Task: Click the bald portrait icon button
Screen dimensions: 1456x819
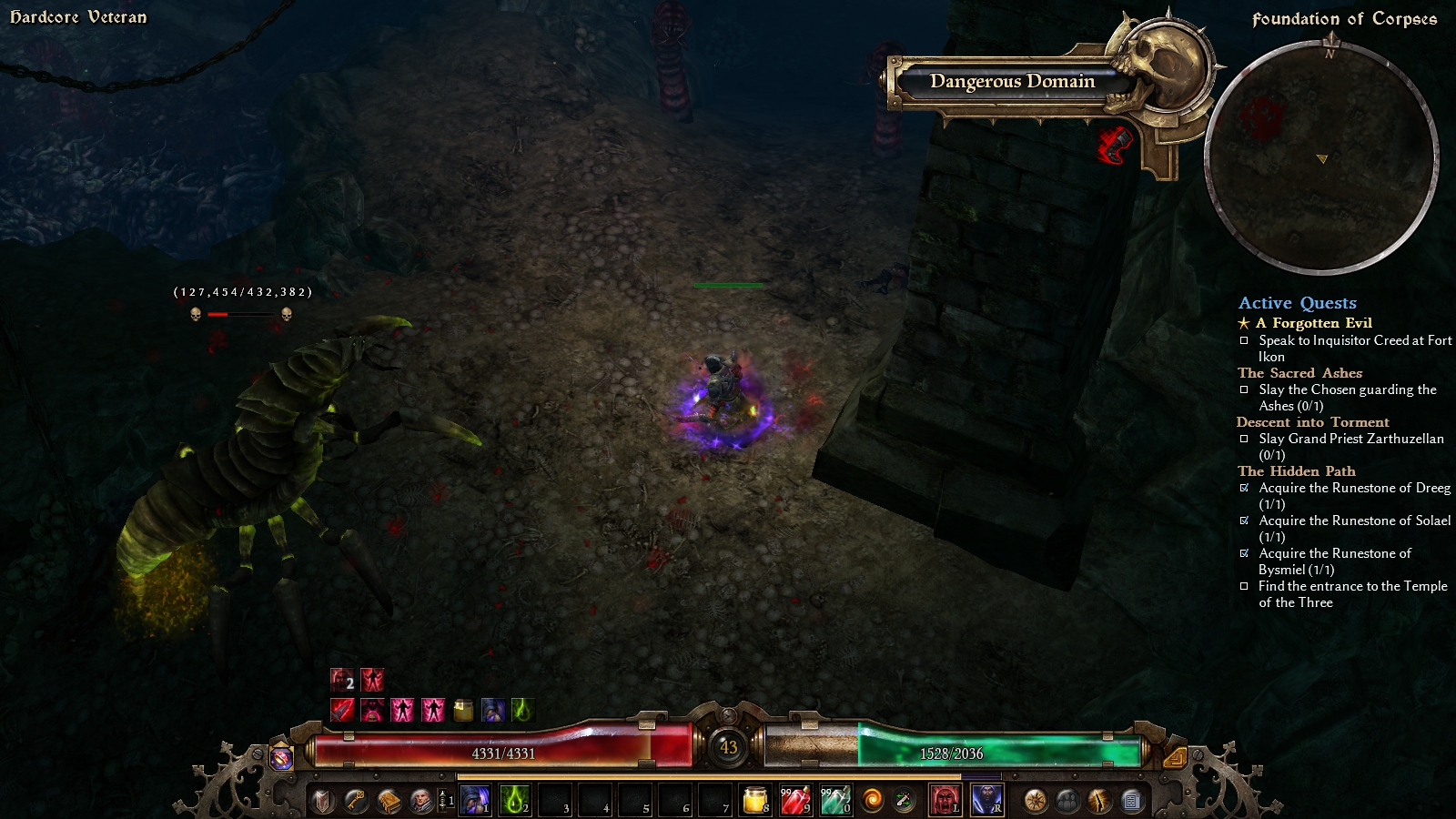Action: 421,801
